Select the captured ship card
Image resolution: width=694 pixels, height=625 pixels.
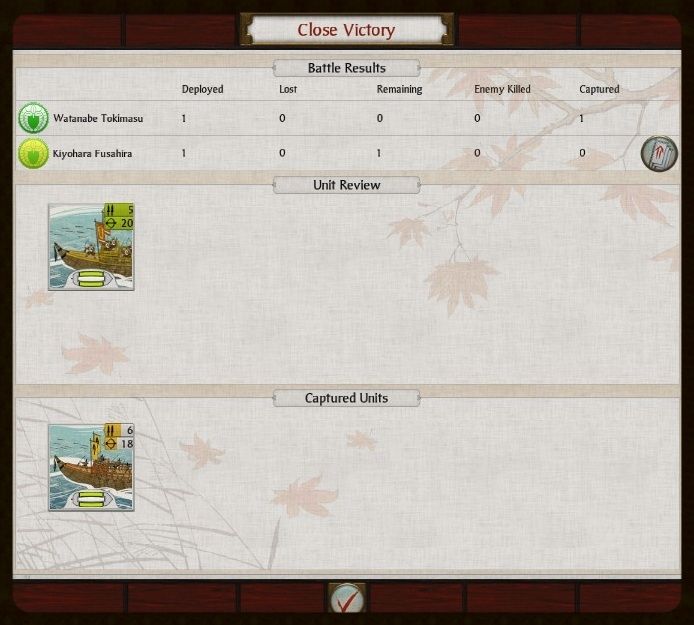(x=91, y=467)
